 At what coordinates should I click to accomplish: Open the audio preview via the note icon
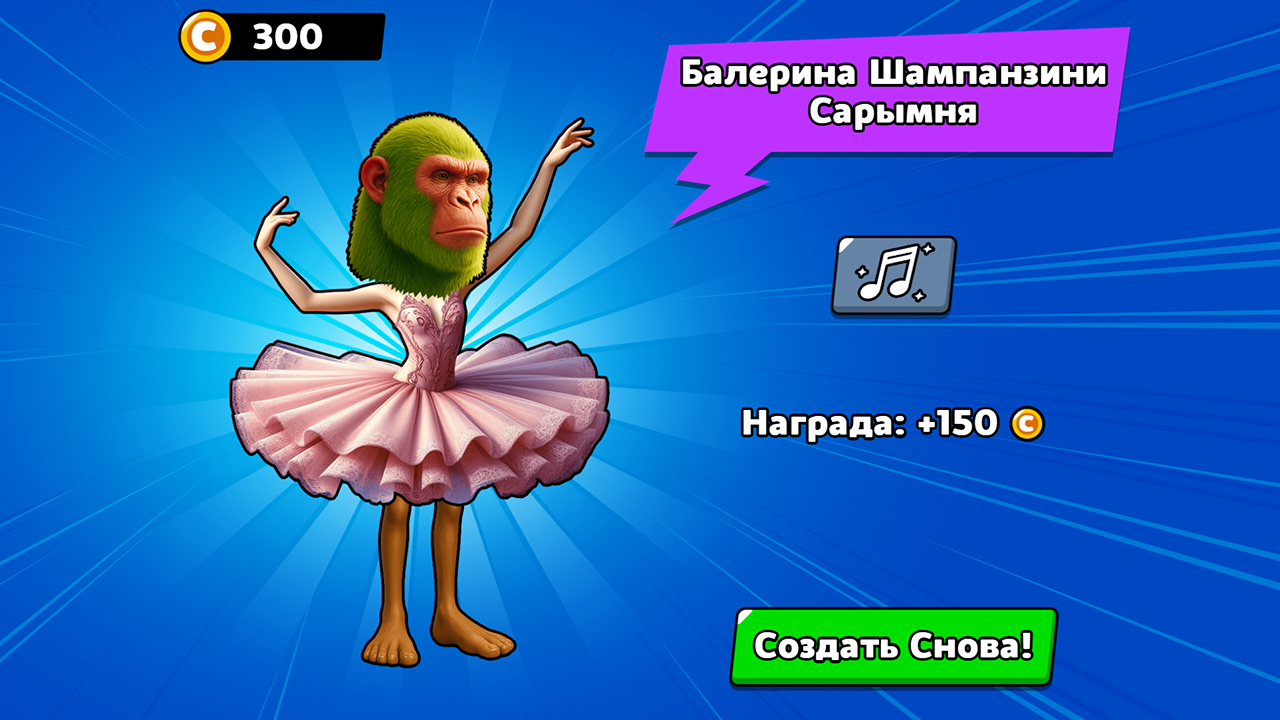(893, 275)
